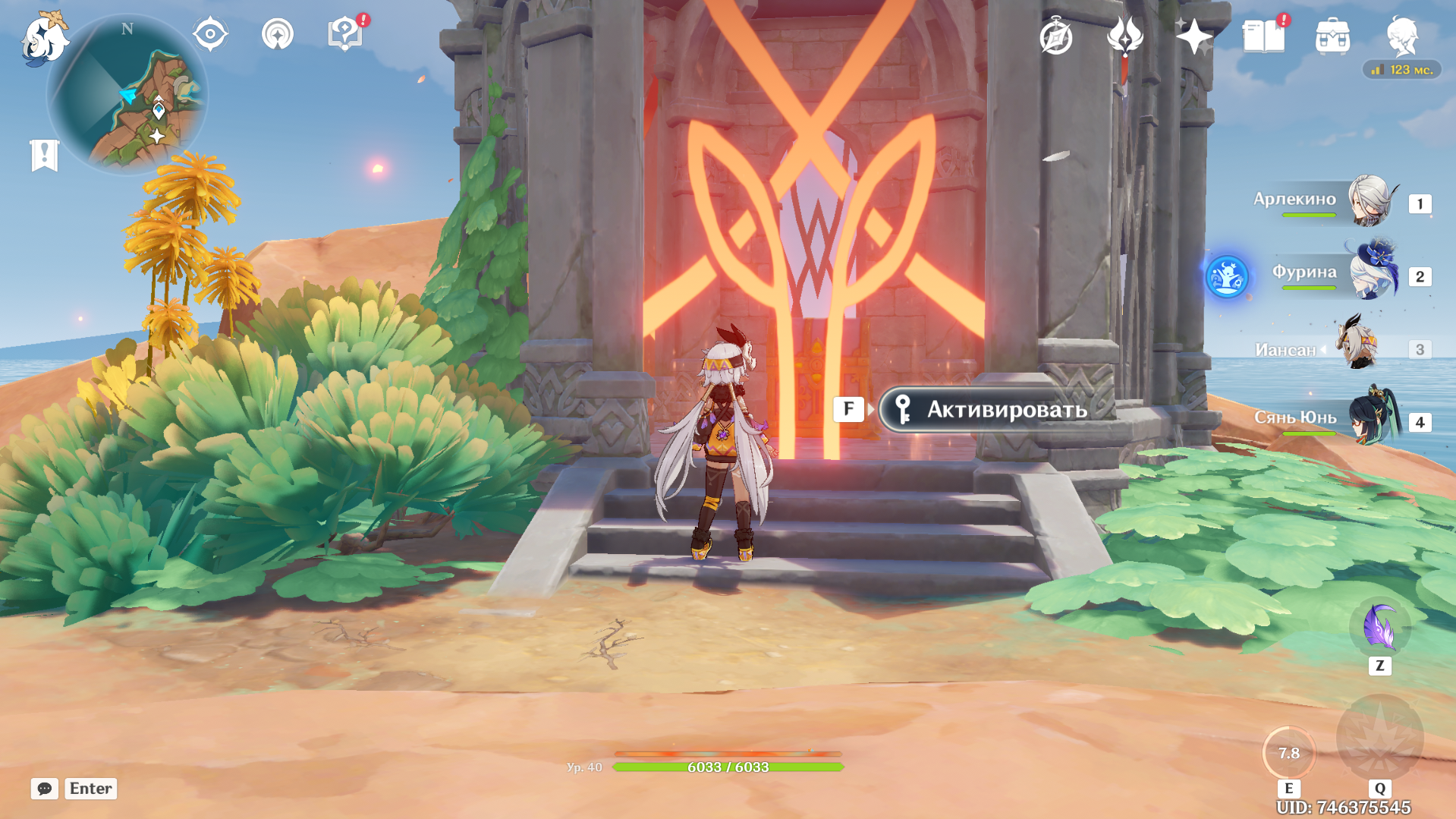The image size is (1456, 819).
Task: Open the inventory backpack
Action: 1332,36
